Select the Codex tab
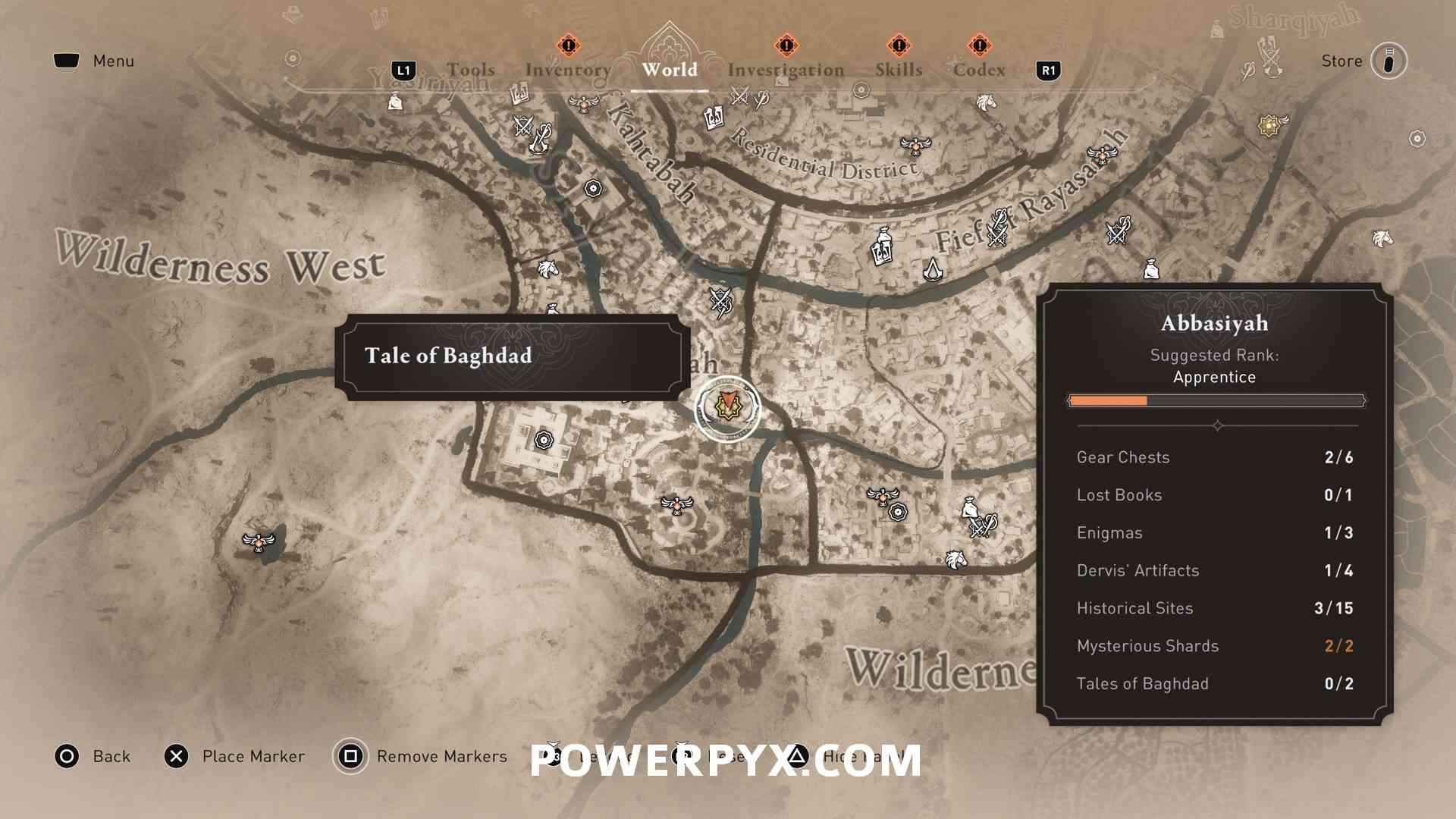Viewport: 1456px width, 819px height. [981, 70]
